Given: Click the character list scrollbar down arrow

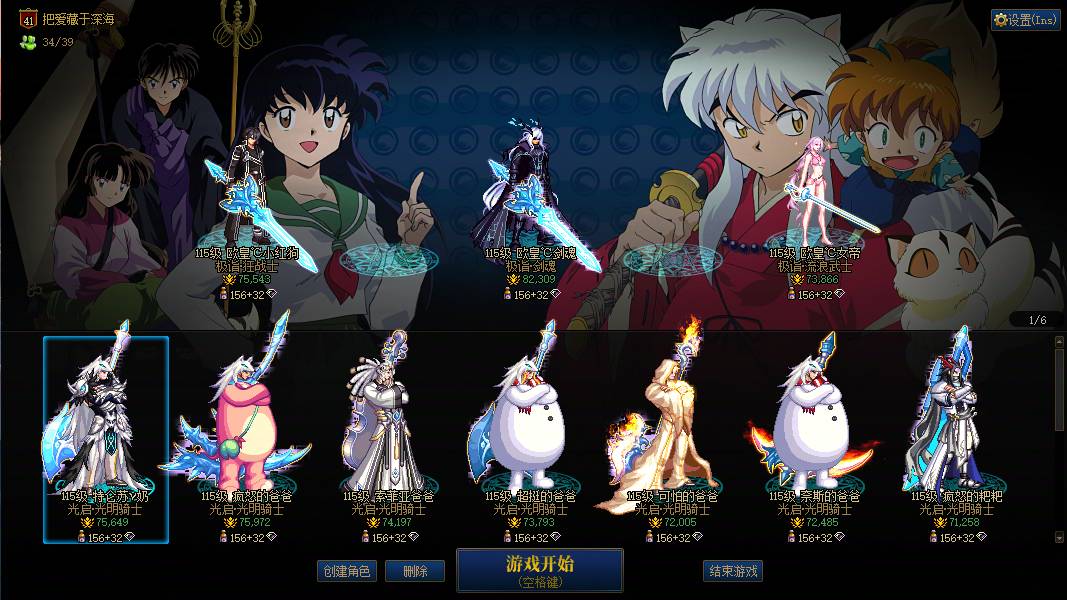Looking at the screenshot, I should tap(1059, 537).
